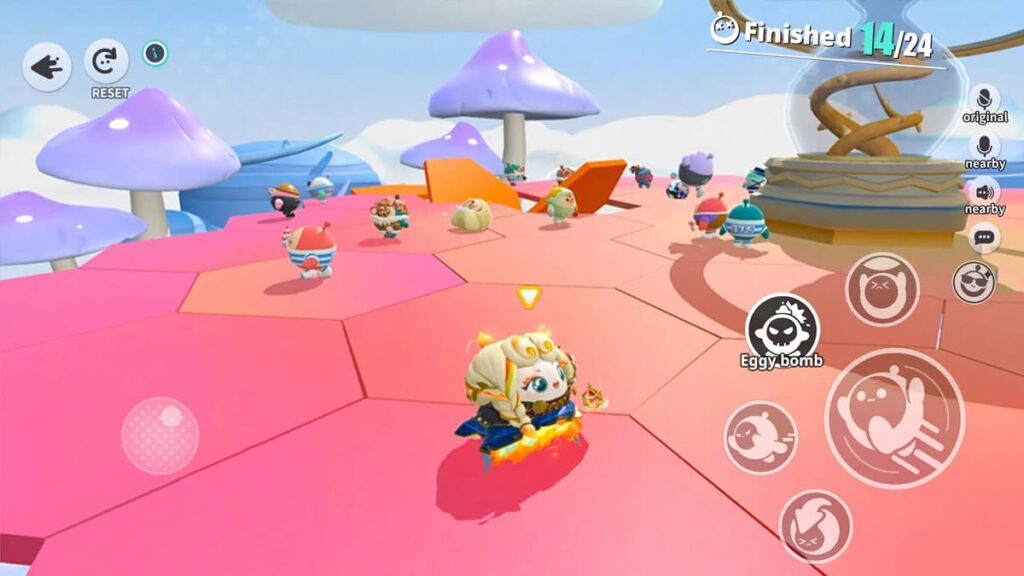Click the RESET button
Screen dimensions: 1024x576
(106, 62)
